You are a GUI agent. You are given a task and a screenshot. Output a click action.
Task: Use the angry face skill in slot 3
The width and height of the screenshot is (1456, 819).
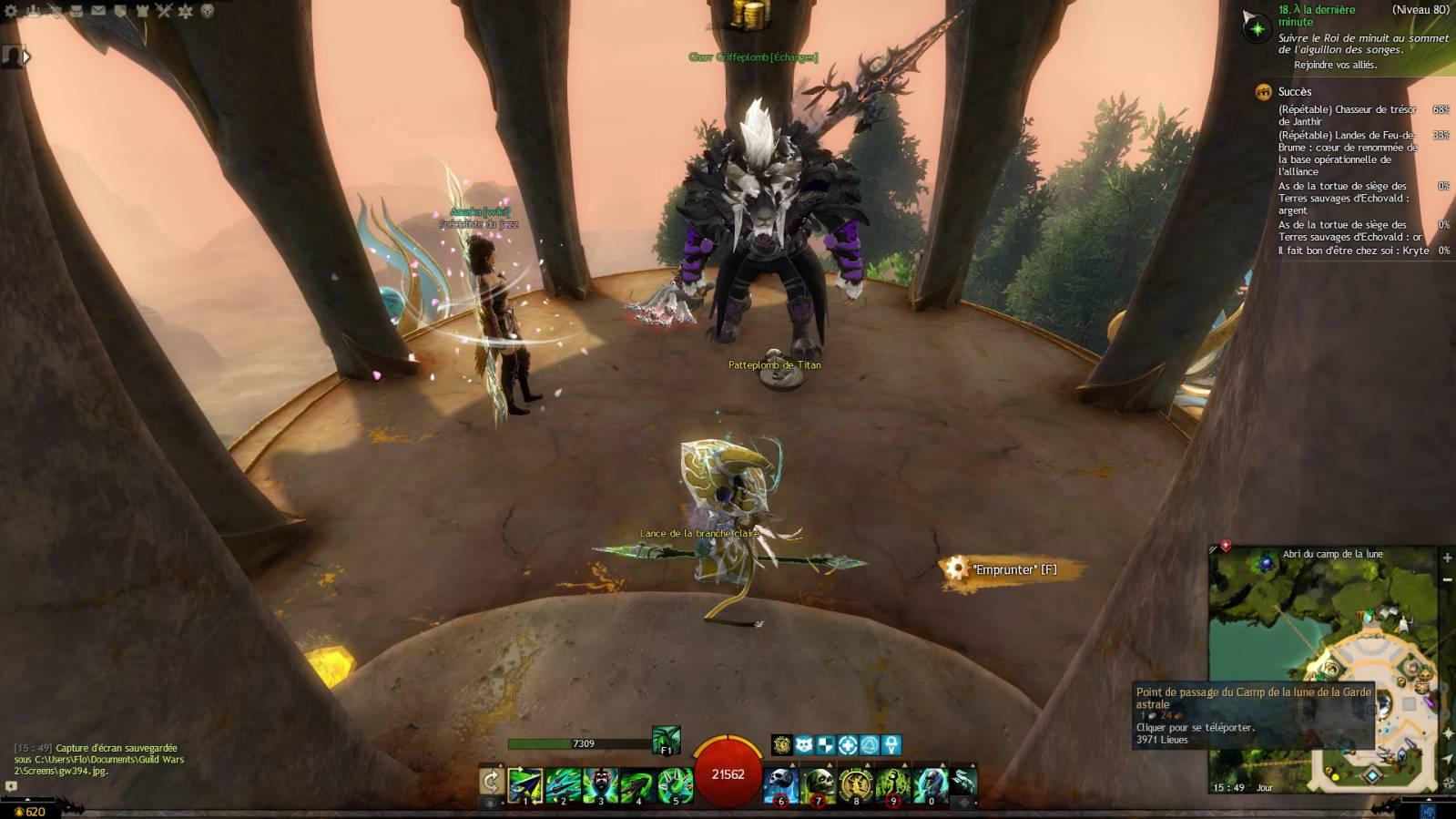[x=600, y=784]
